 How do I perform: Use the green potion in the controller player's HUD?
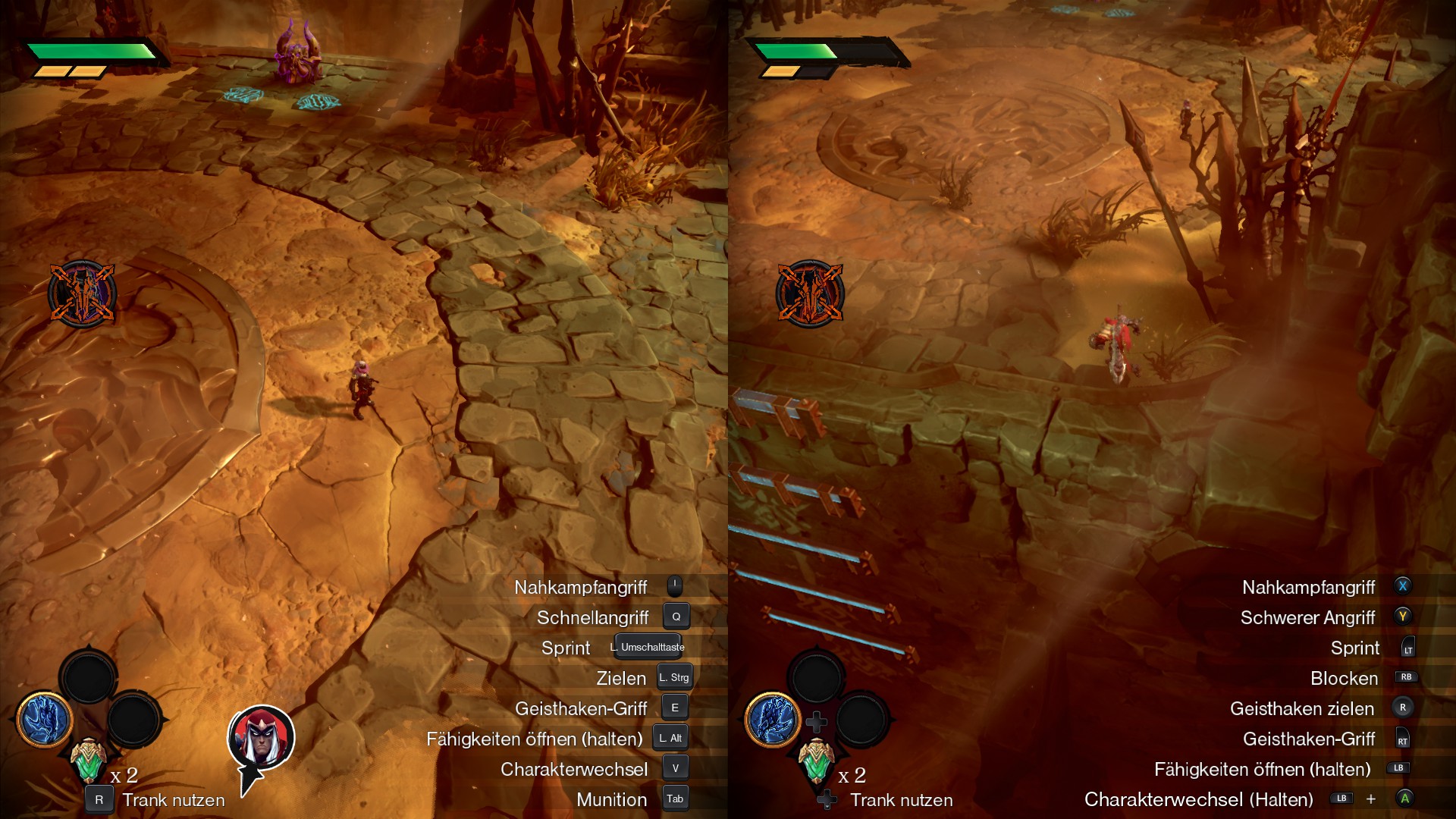click(x=816, y=760)
